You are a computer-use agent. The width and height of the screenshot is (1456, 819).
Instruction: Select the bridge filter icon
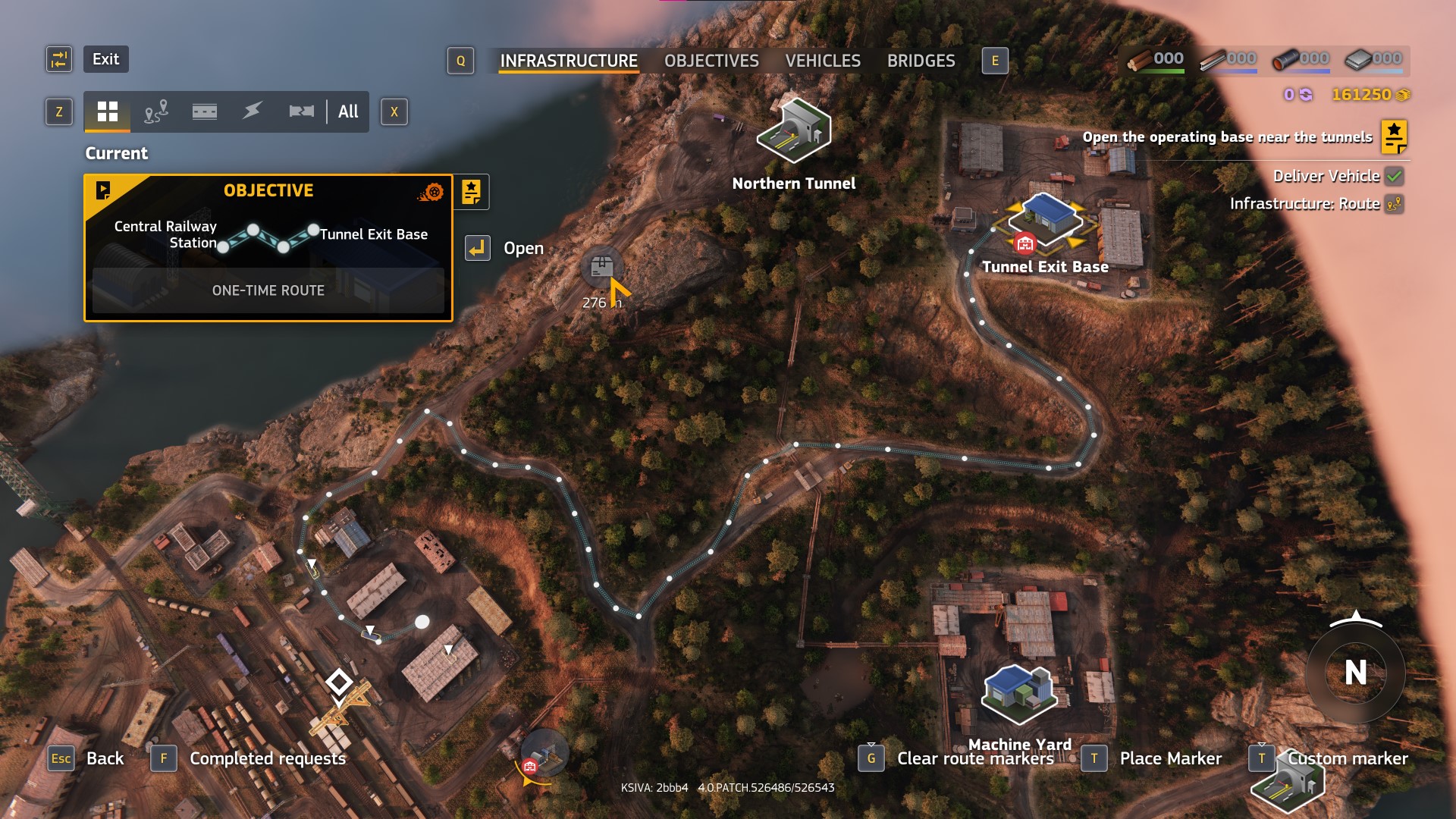301,112
